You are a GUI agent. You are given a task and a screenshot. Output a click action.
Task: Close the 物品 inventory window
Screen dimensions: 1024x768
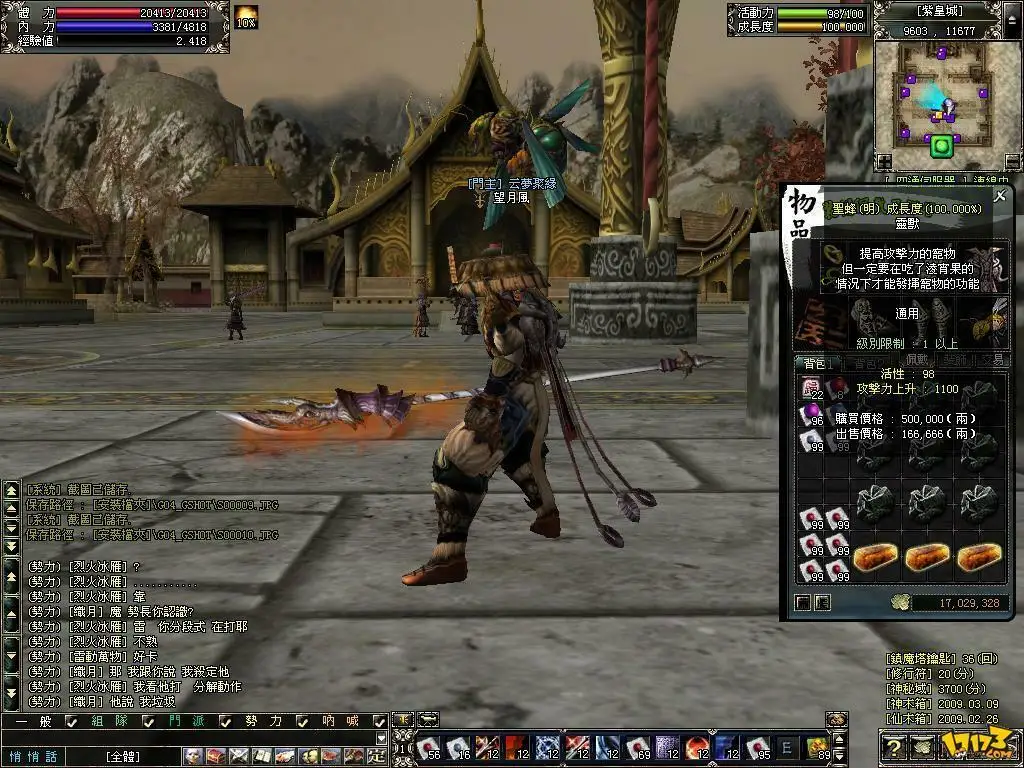(1000, 197)
